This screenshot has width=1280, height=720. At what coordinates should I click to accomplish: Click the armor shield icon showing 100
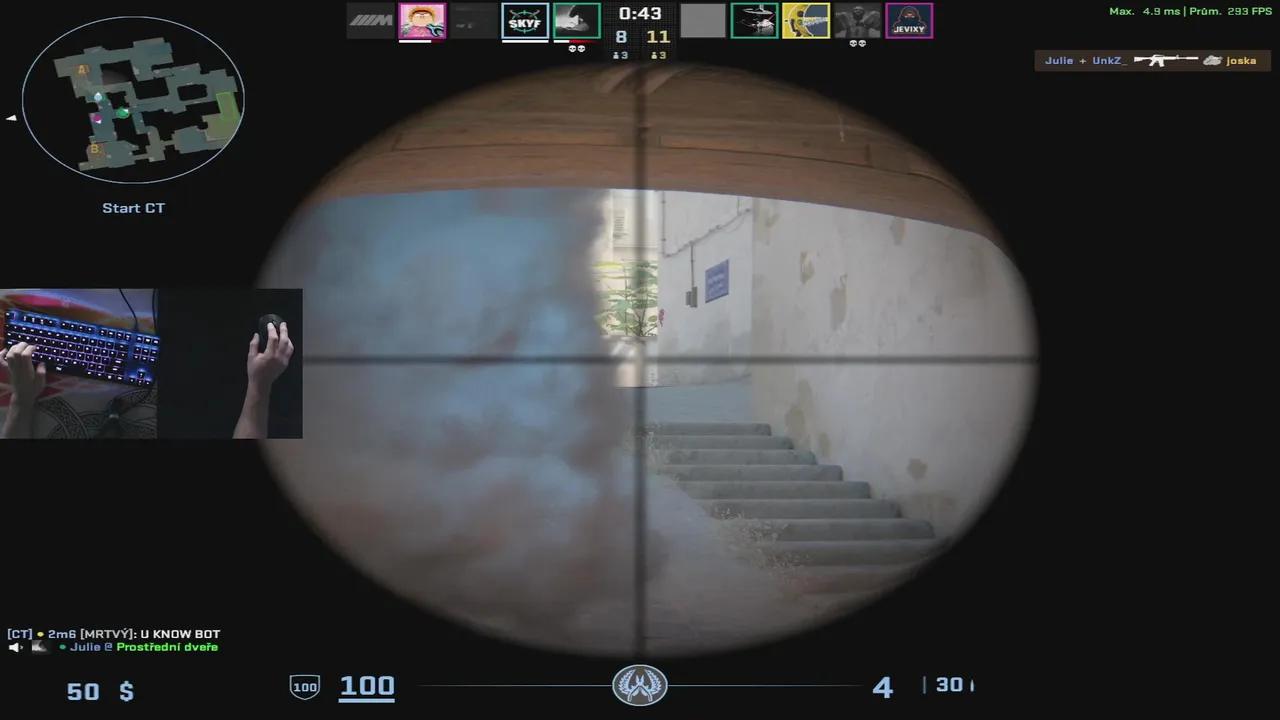pos(304,686)
